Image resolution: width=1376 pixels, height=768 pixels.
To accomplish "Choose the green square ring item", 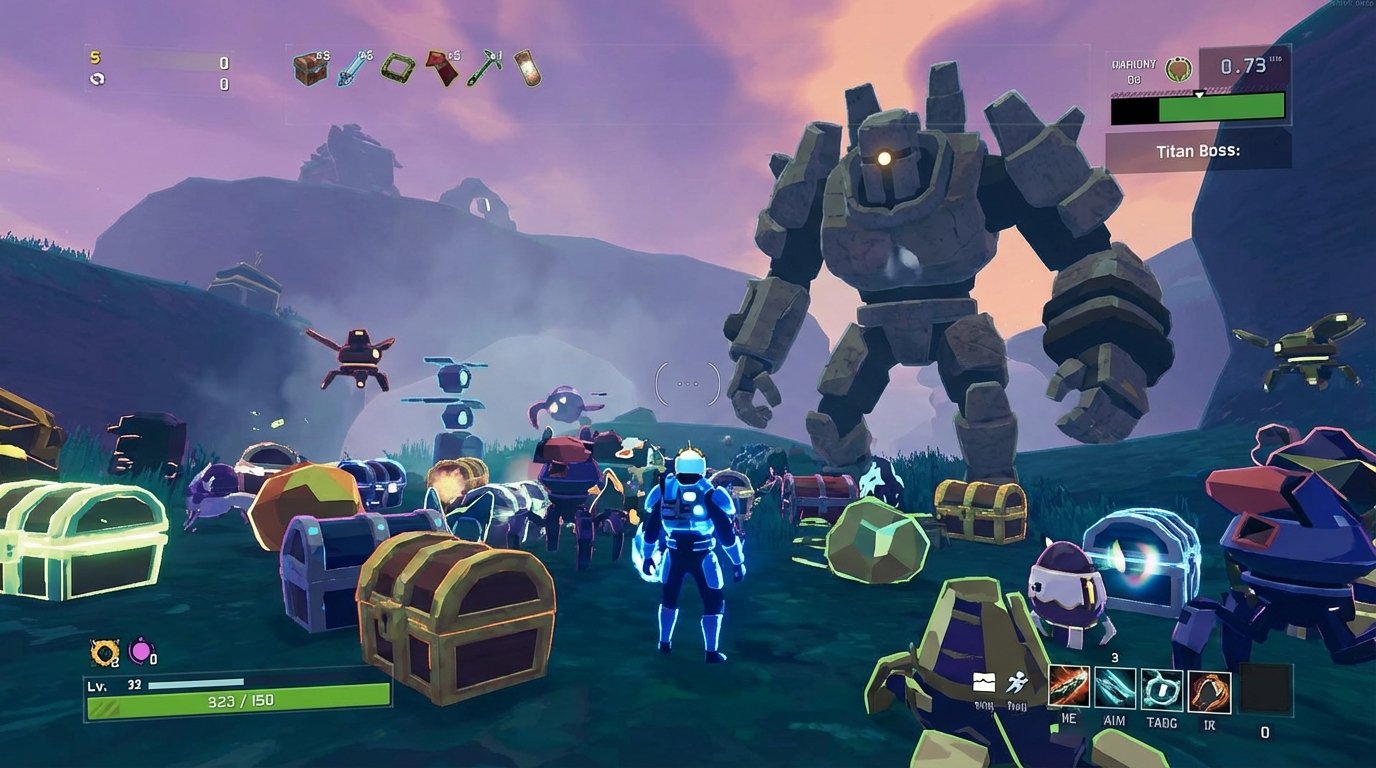I will pos(397,68).
